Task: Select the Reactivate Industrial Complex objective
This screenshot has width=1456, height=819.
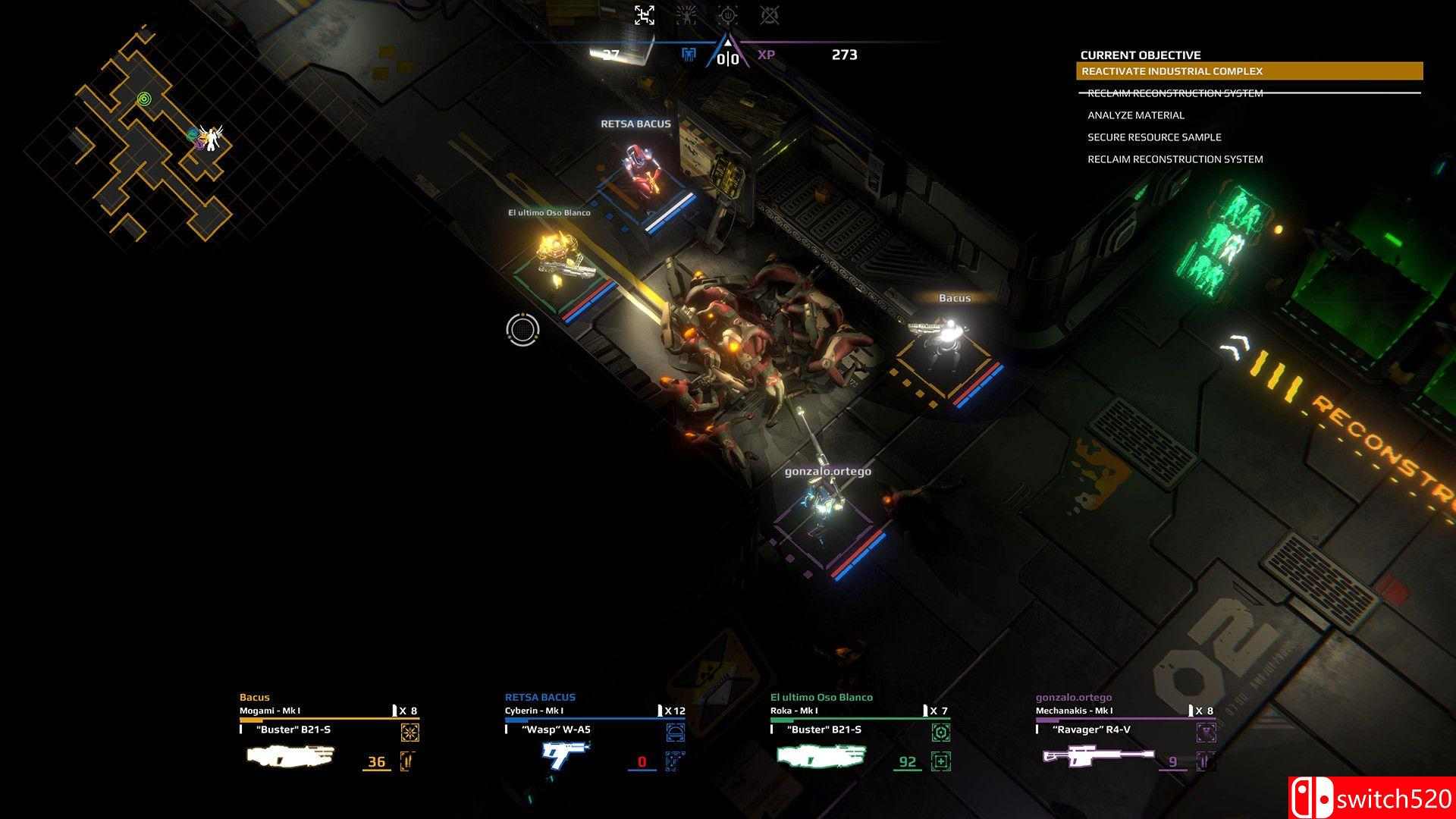Action: pos(1249,71)
